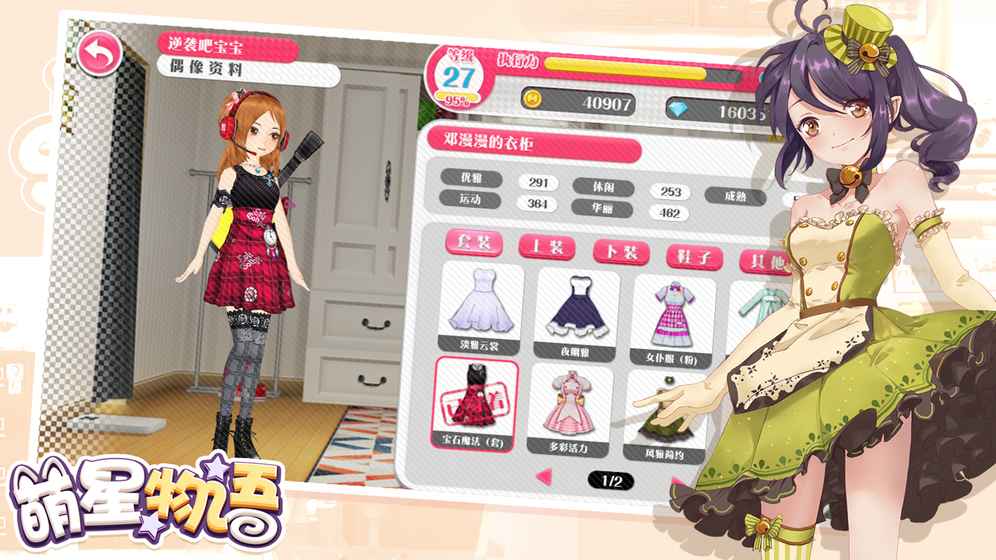Viewport: 996px width, 560px height.
Task: Select the navy 夜阑珊 dress
Action: coord(577,311)
